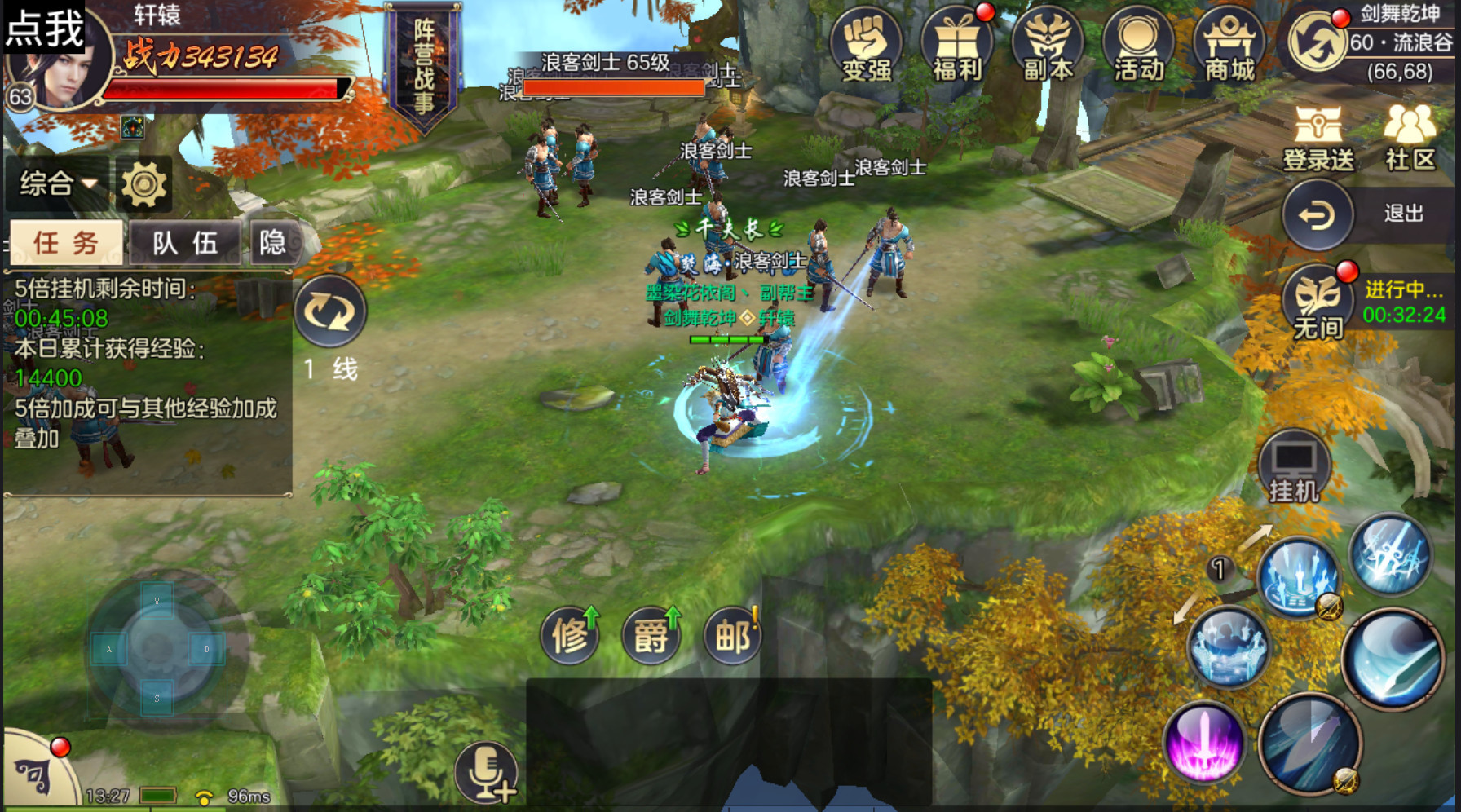Claim the 登录送 login gift

click(x=1318, y=137)
